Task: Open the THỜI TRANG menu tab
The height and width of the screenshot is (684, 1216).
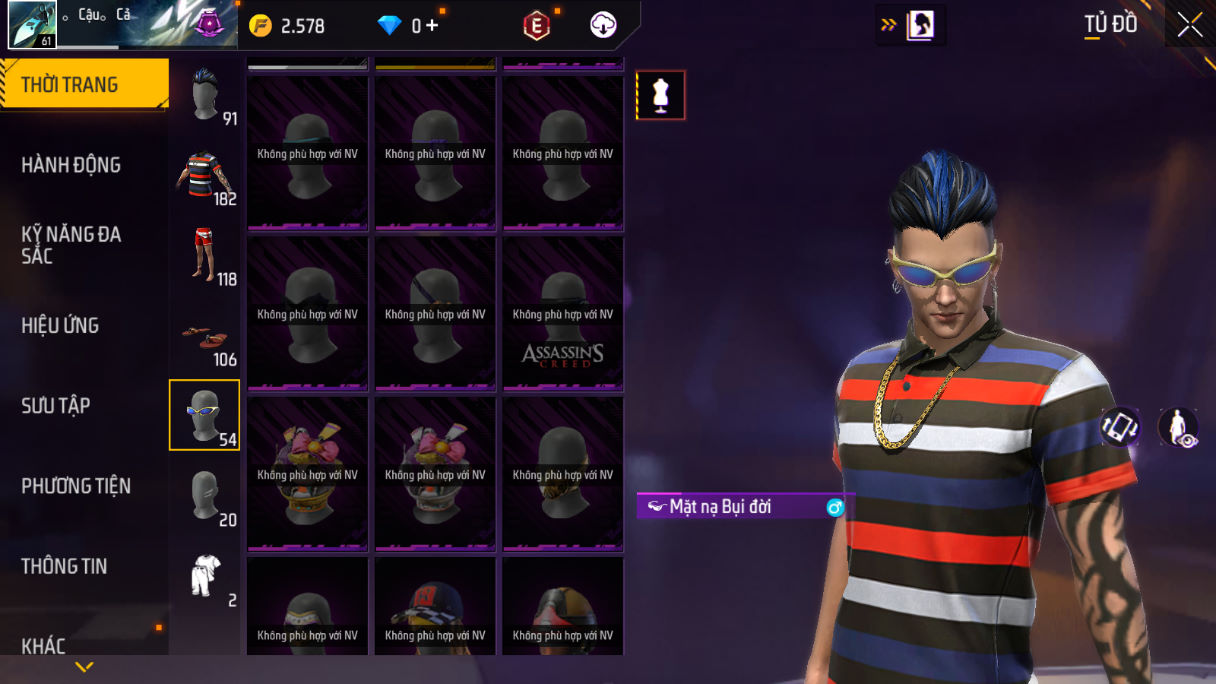Action: tap(84, 85)
